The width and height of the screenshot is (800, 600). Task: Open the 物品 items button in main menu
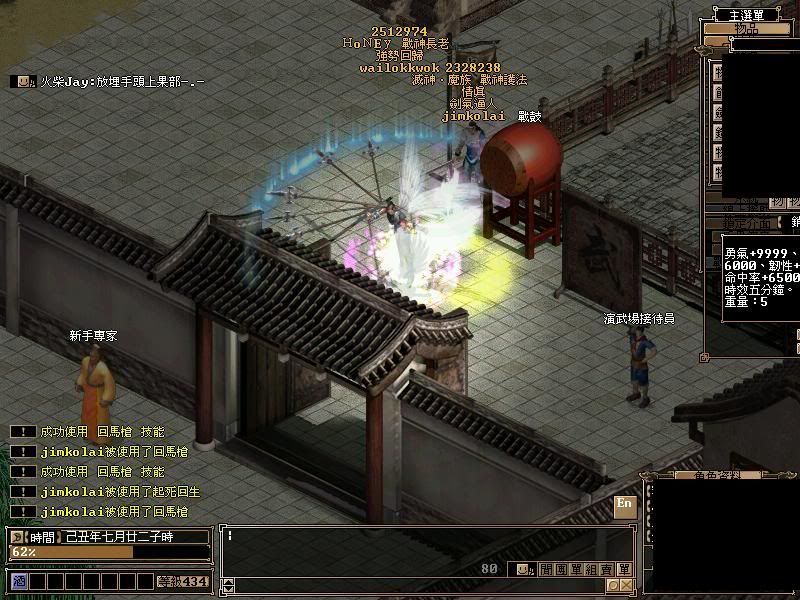(x=746, y=29)
